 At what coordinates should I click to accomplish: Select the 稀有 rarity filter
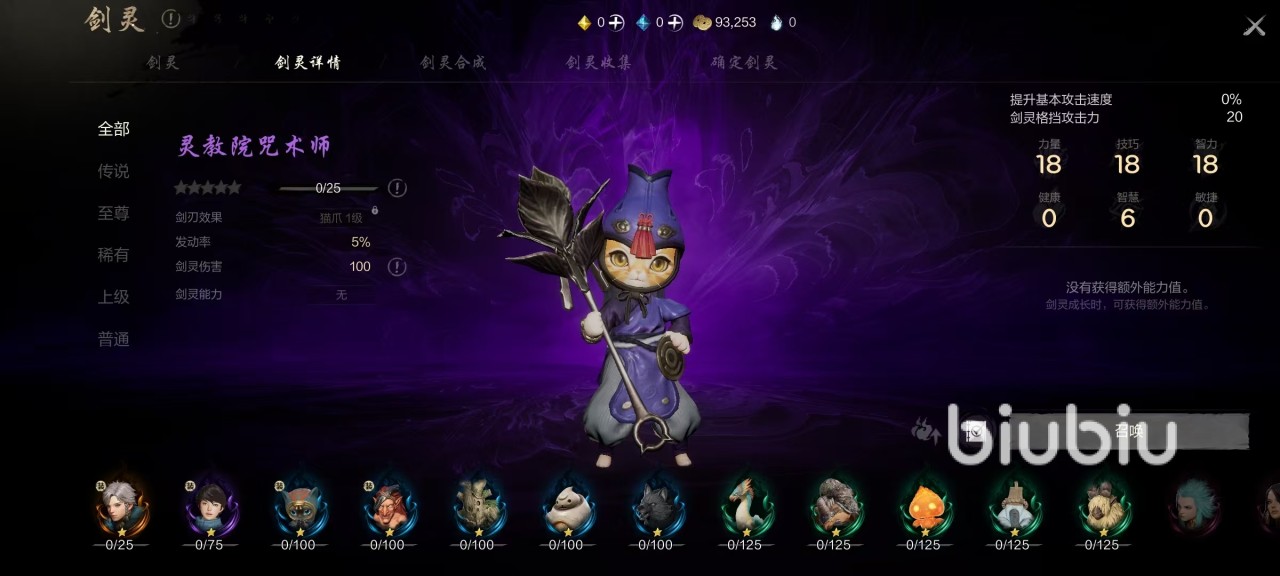[114, 255]
